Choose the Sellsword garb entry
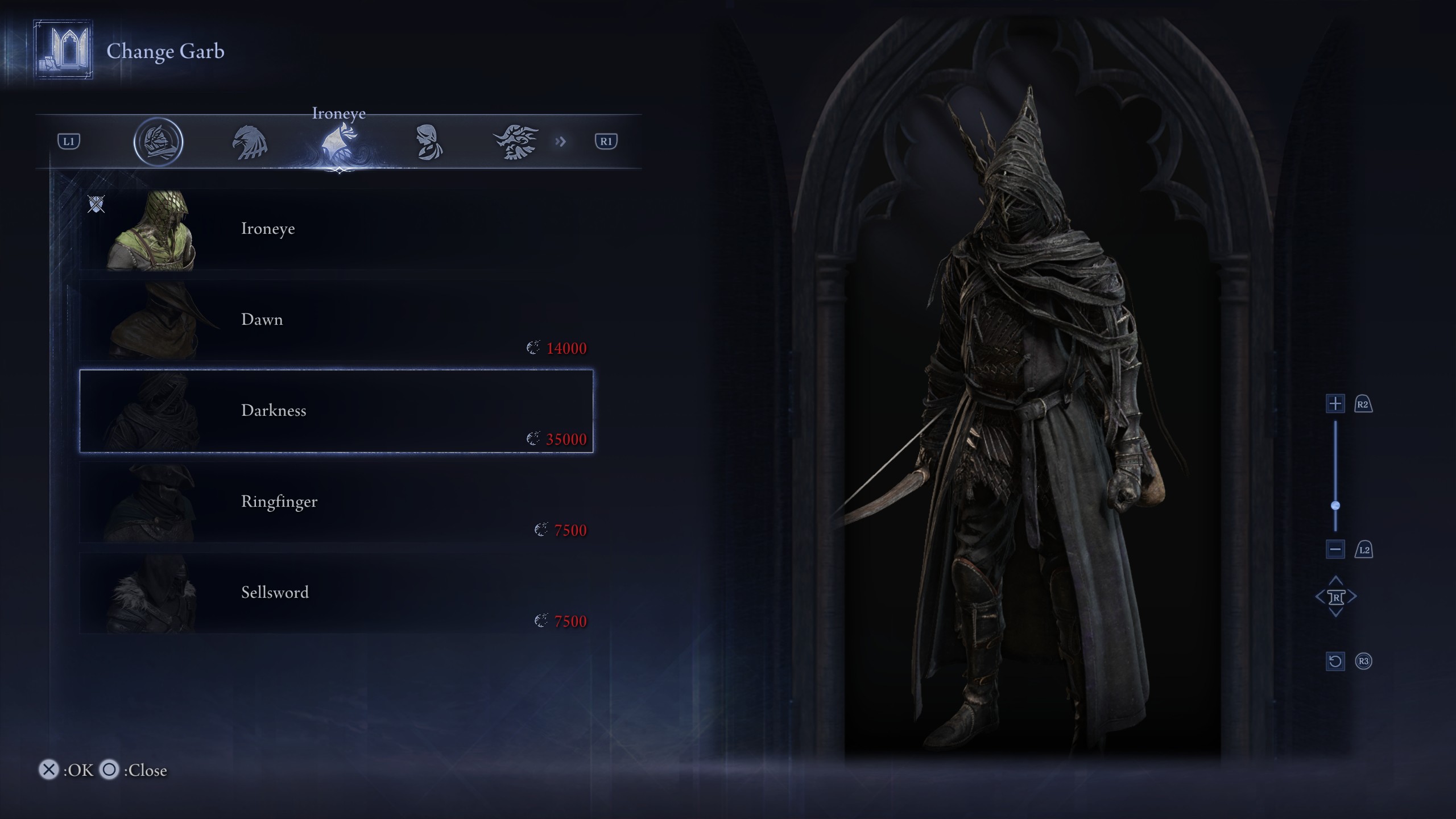This screenshot has height=819, width=1456. pos(336,593)
